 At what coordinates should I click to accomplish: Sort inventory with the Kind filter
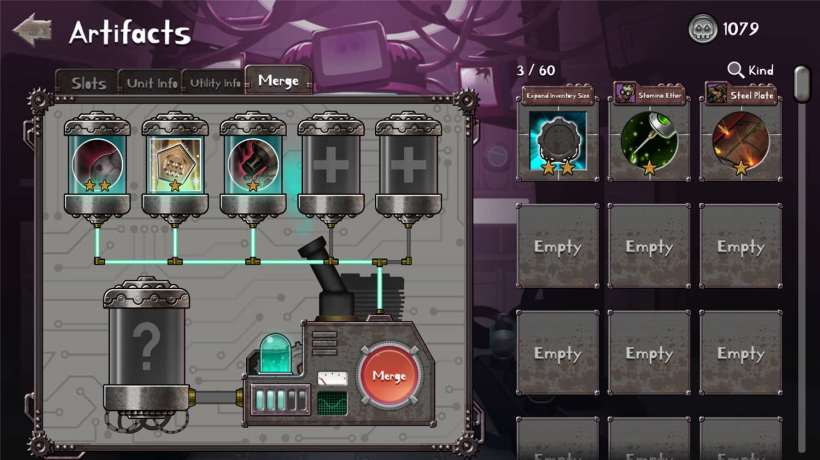point(751,70)
